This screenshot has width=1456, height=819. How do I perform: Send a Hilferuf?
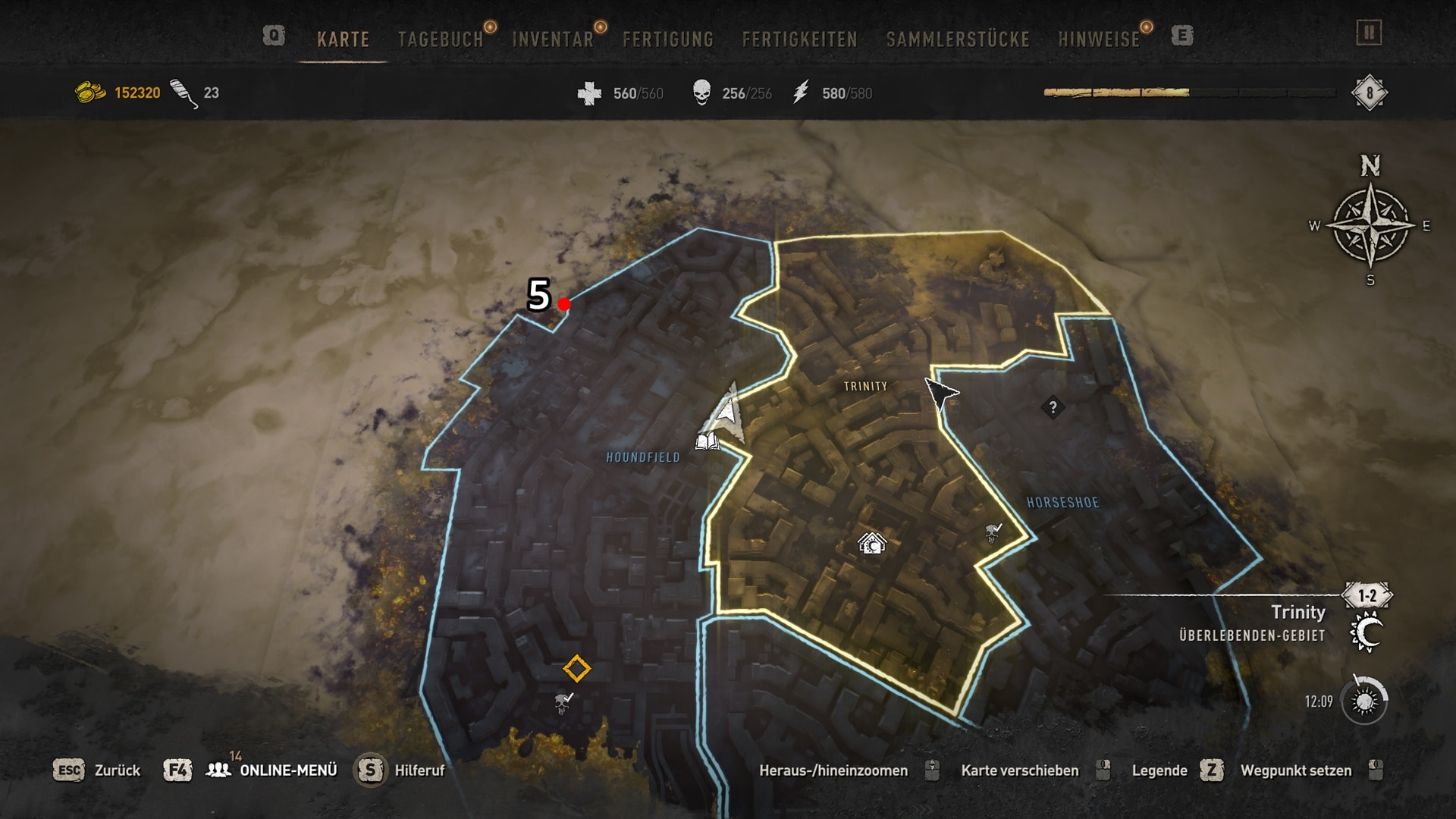(419, 770)
